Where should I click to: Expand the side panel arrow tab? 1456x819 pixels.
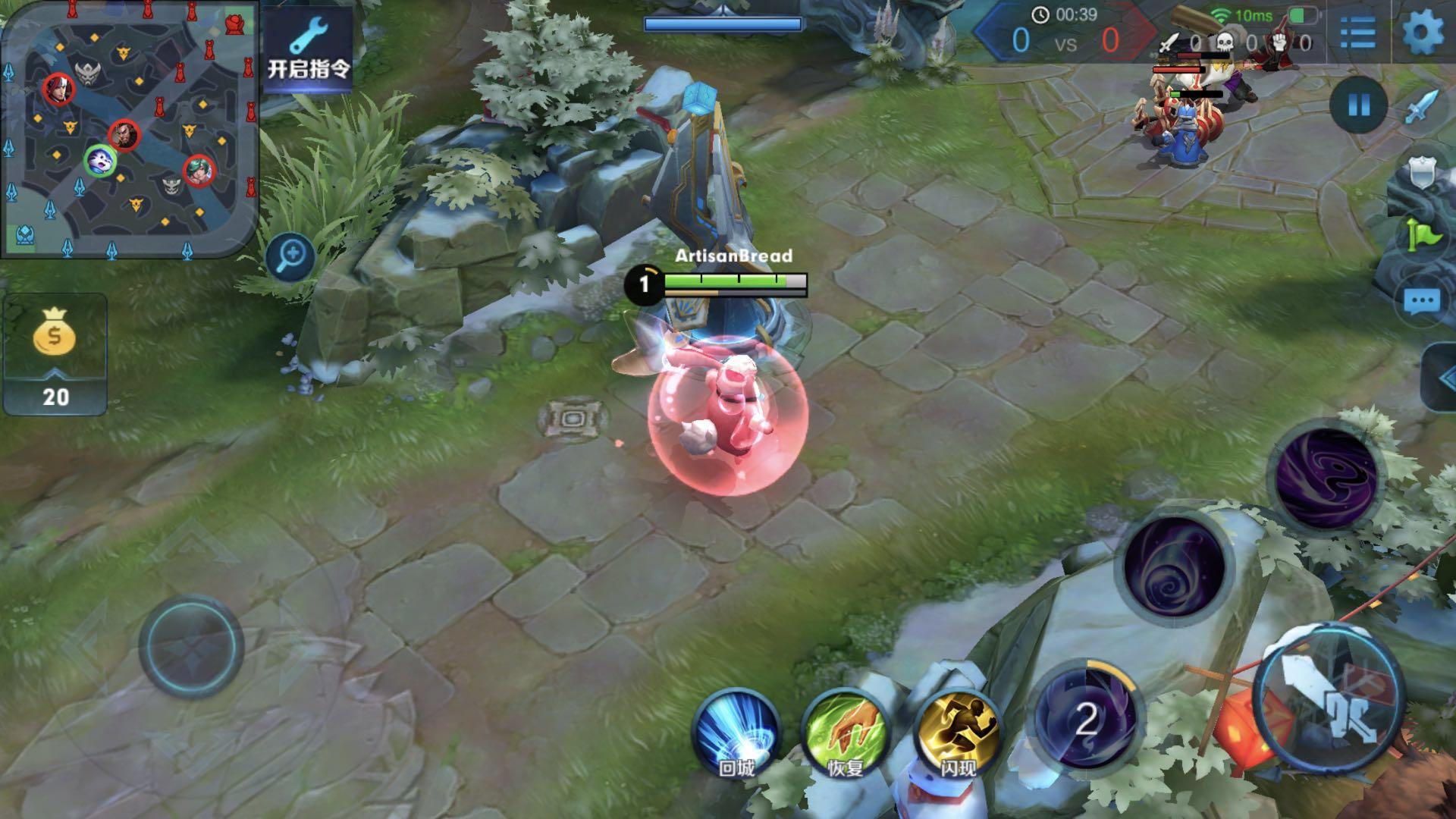pyautogui.click(x=1442, y=378)
